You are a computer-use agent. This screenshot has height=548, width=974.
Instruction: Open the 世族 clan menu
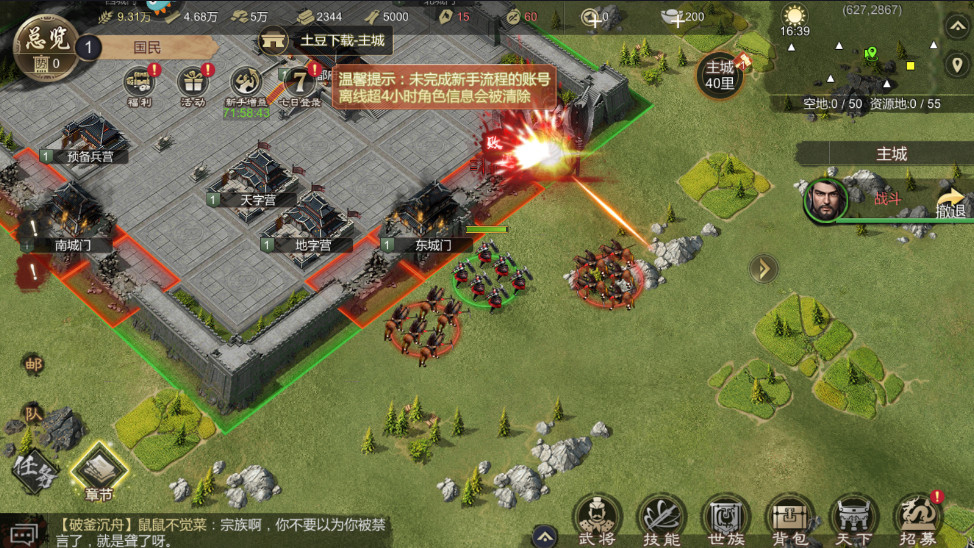725,518
